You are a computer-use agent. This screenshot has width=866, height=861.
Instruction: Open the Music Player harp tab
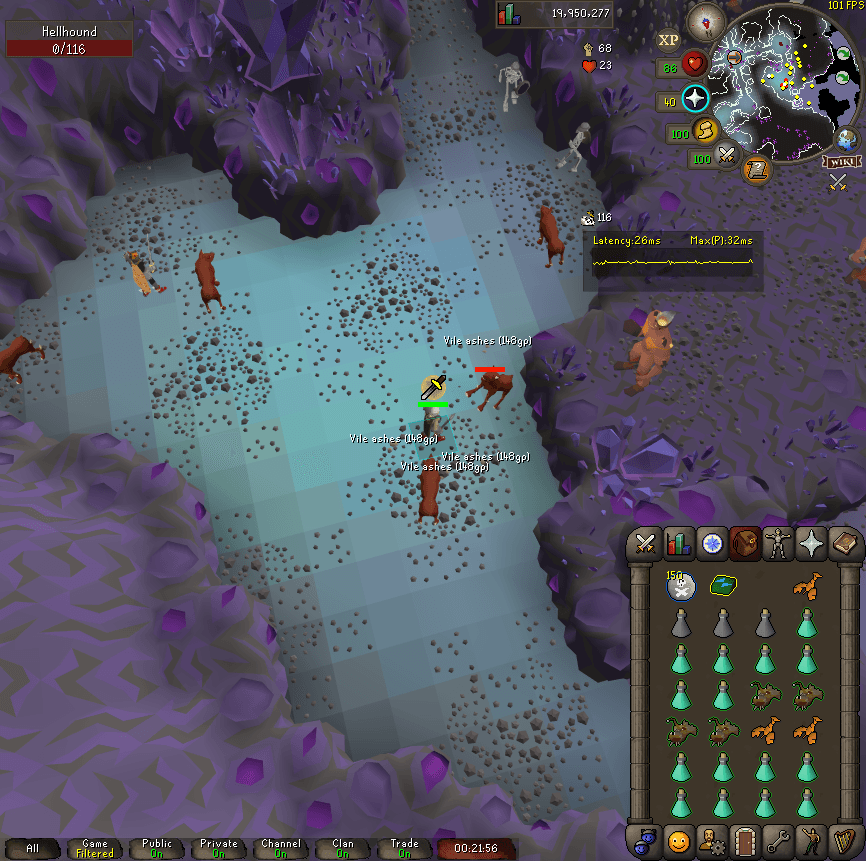coord(846,840)
